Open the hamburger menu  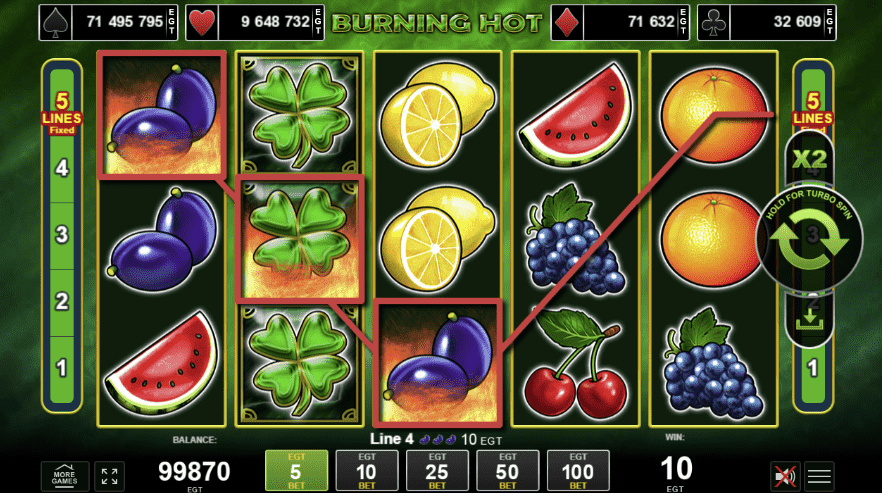point(820,476)
